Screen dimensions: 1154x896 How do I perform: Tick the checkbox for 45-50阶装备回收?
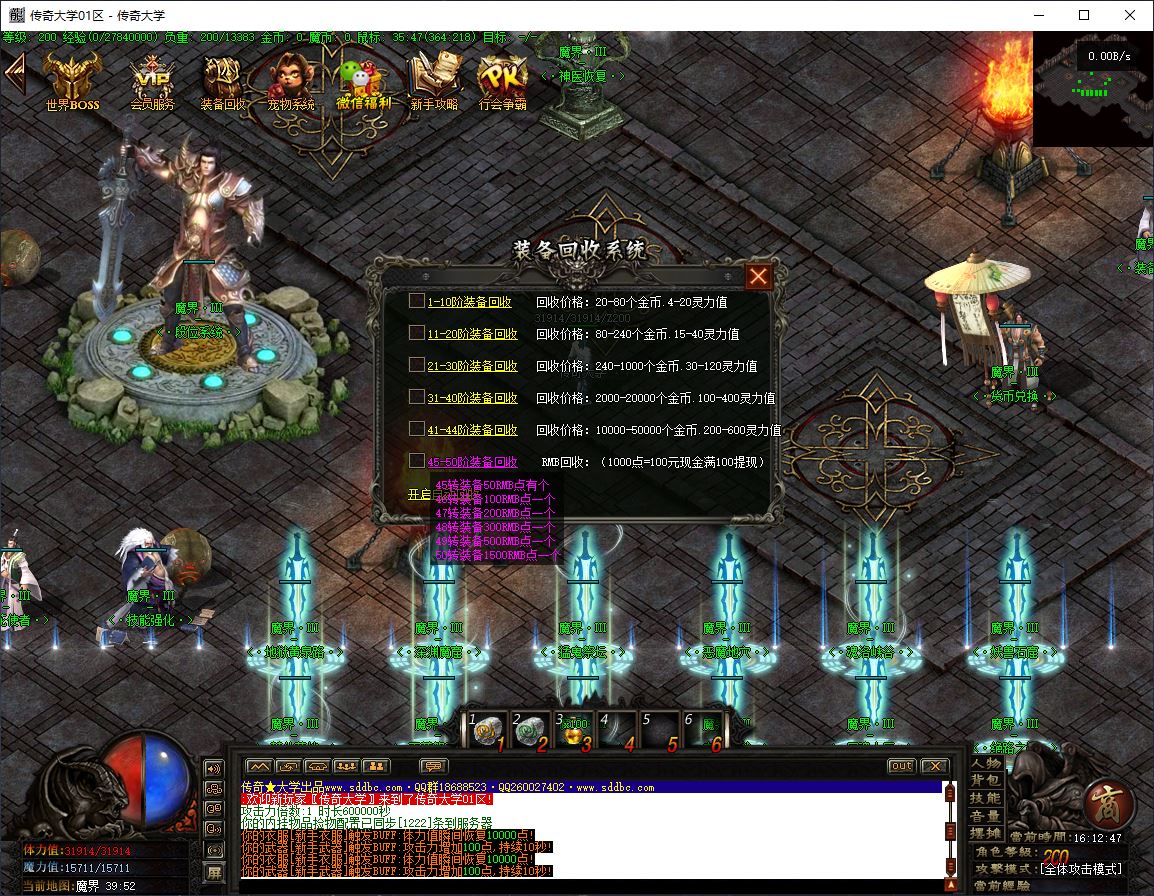click(x=416, y=461)
